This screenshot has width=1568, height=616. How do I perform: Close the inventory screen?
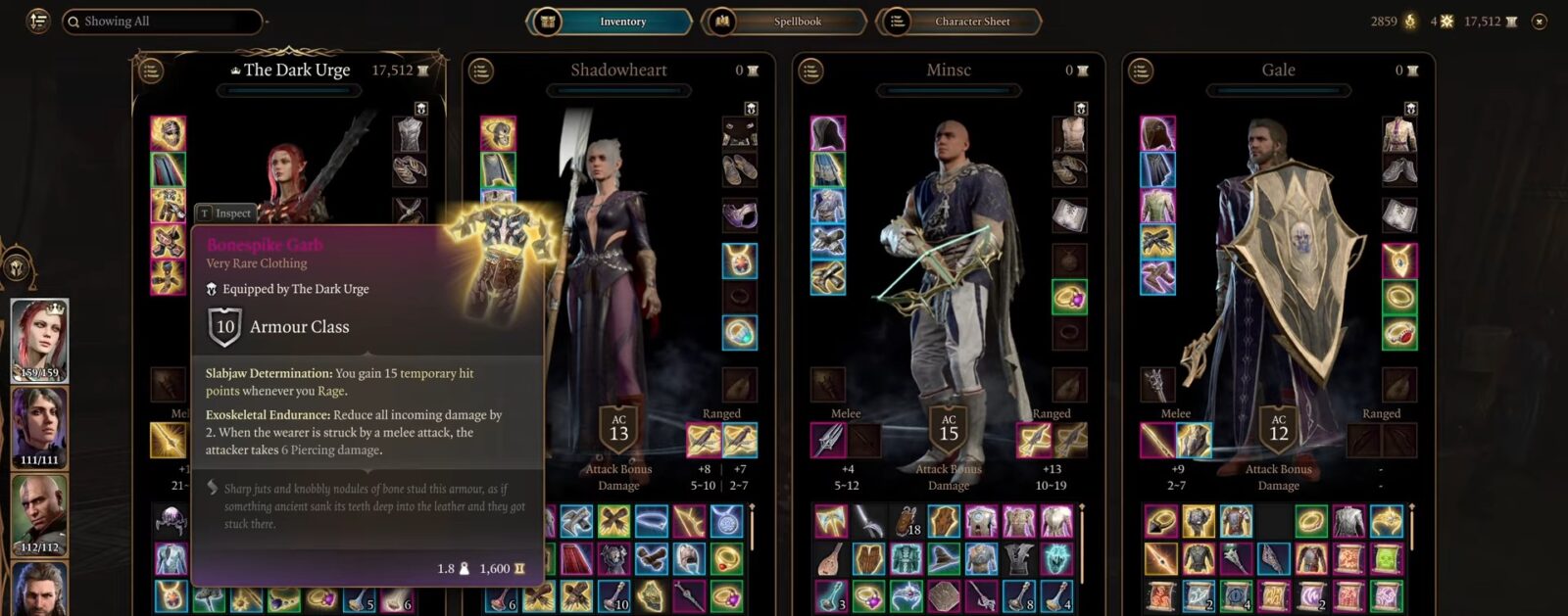(x=1540, y=22)
